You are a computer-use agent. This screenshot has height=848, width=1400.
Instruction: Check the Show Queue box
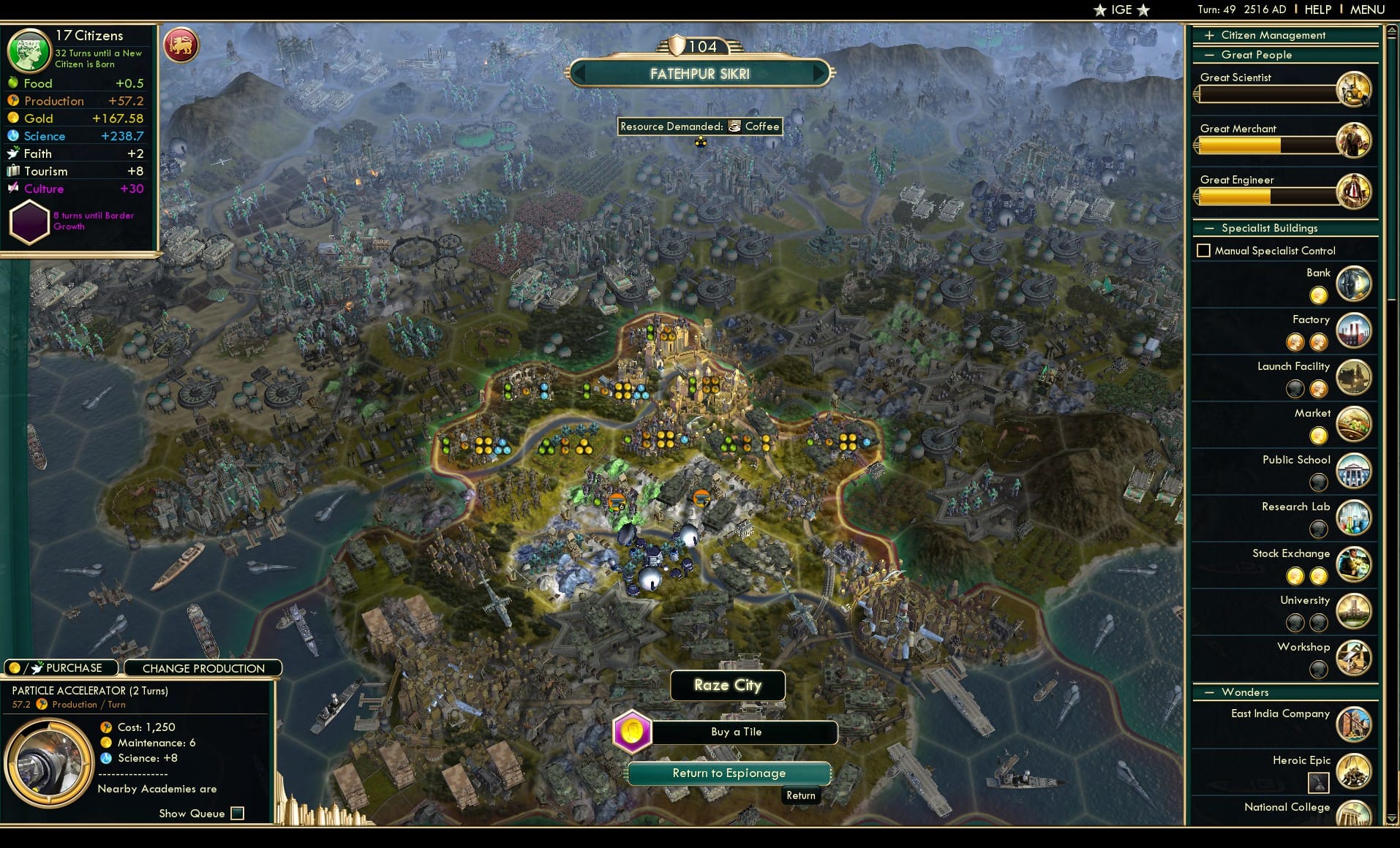point(236,813)
